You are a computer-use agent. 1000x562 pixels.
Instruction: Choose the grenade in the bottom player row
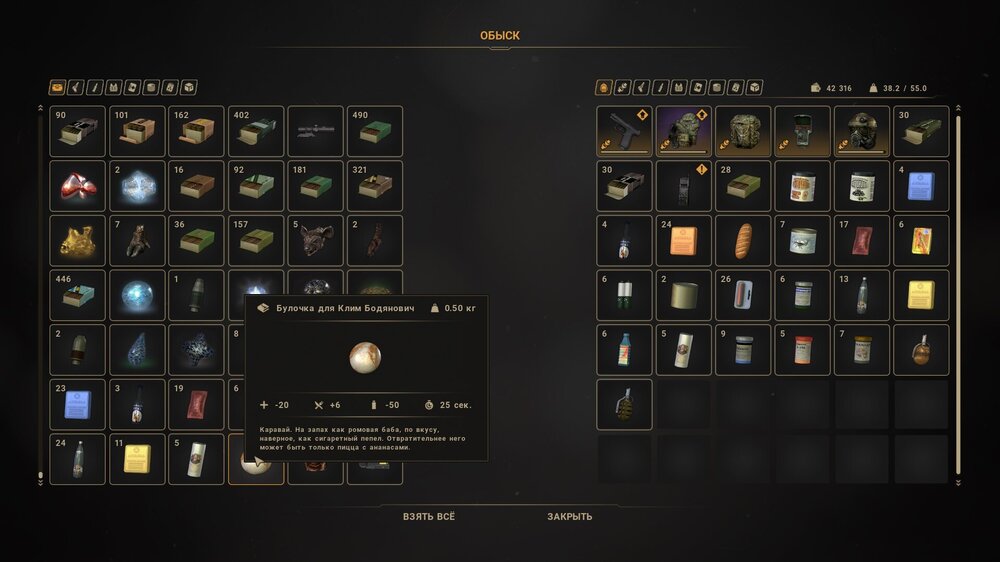[624, 404]
